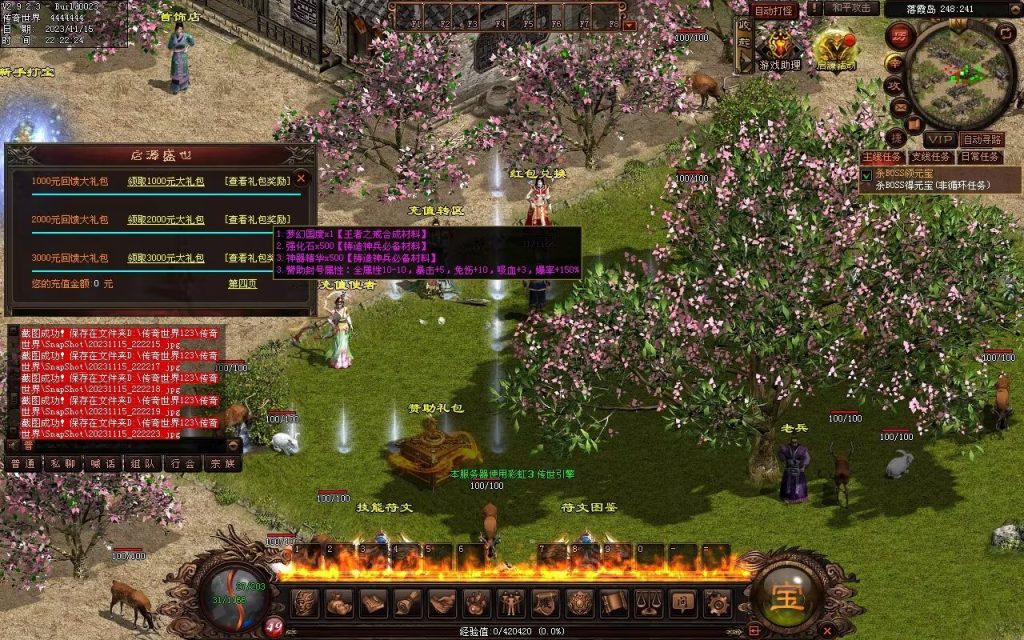
Task: Switch to the 支线任务 side quest tab
Action: 929,157
